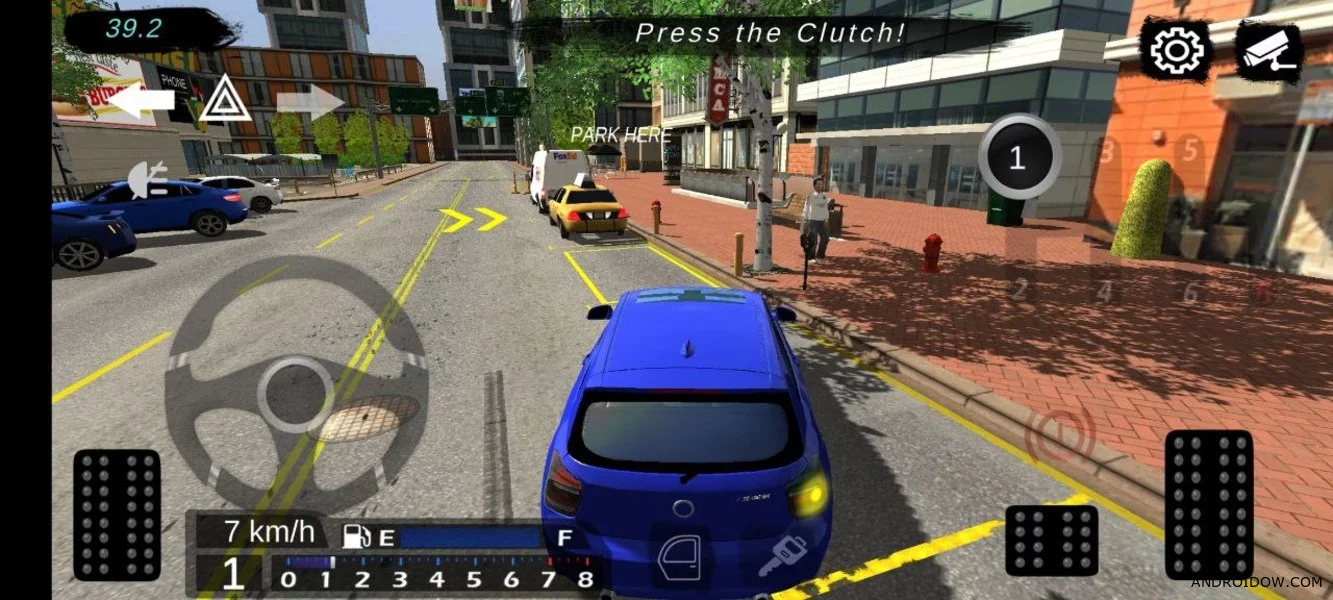Shift into gear 2 on the shifter
This screenshot has width=1333, height=600.
[1019, 291]
